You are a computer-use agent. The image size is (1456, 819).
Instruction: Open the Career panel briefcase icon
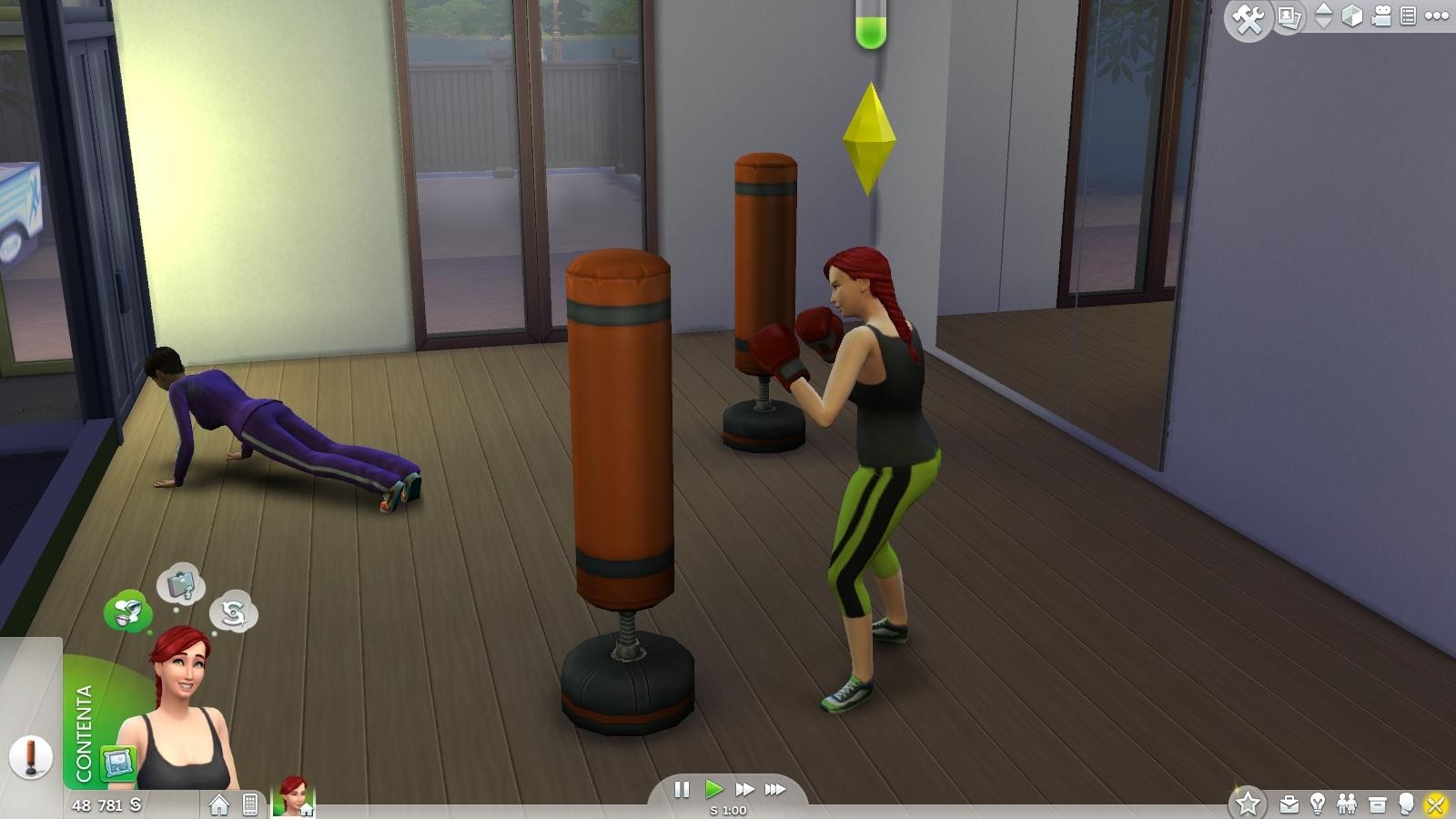(1289, 804)
